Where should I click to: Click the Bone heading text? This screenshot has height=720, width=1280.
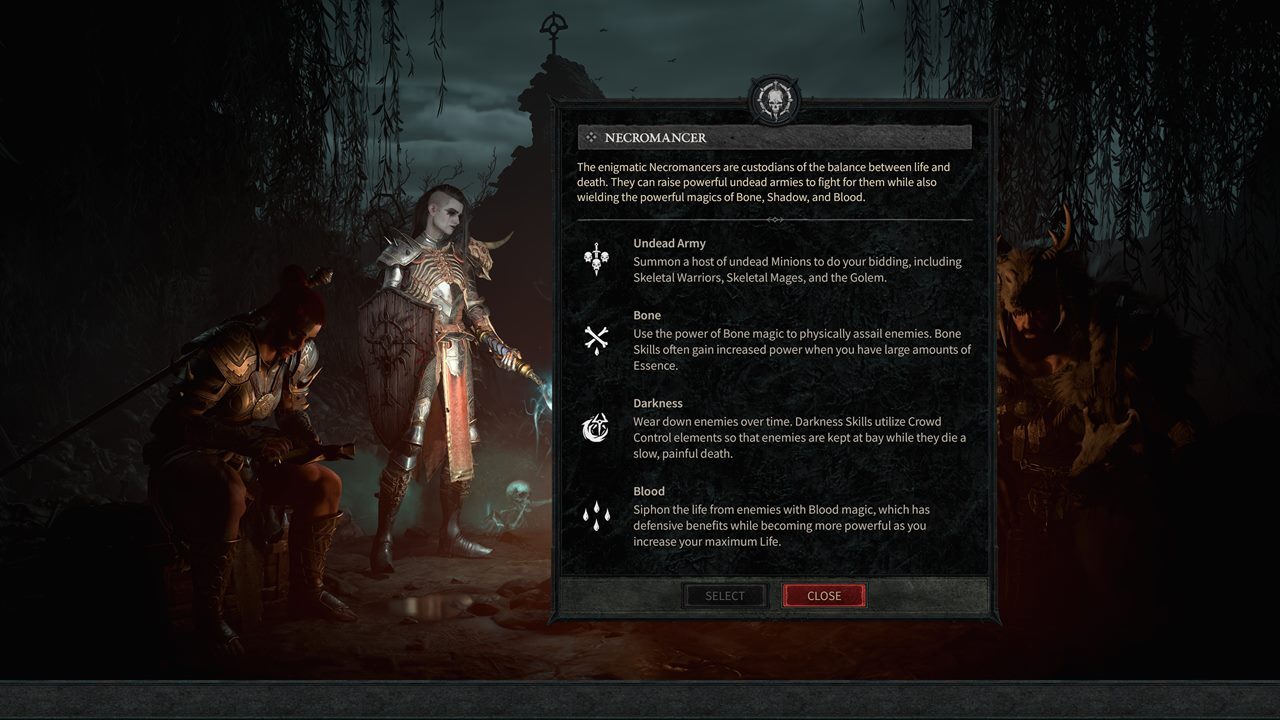646,315
